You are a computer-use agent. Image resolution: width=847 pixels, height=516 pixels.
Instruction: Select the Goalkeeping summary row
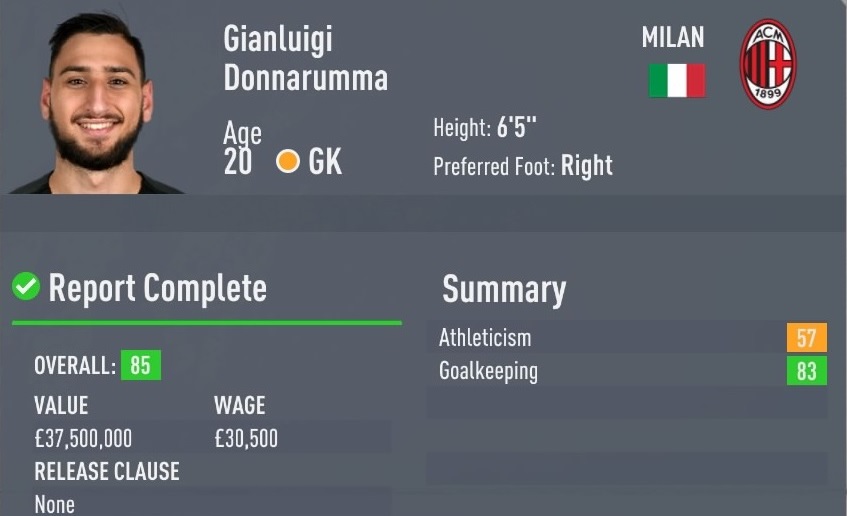click(632, 372)
